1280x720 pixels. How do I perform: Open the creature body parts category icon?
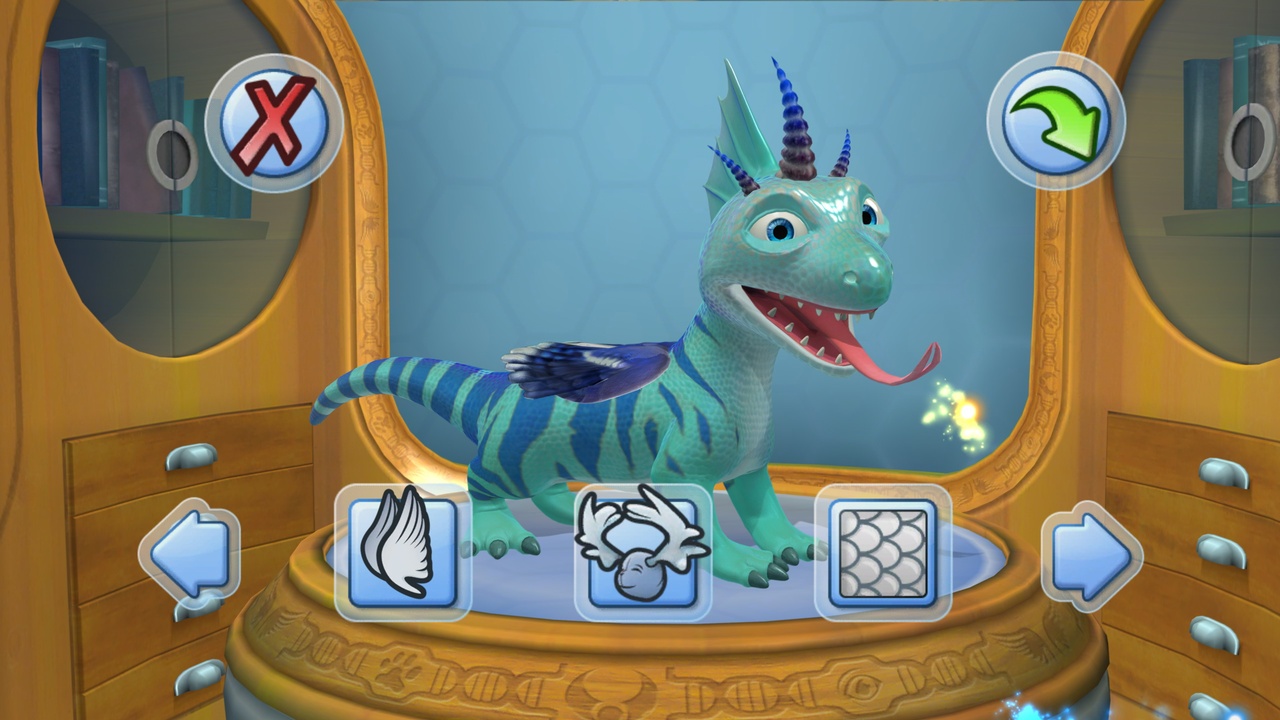[640, 550]
